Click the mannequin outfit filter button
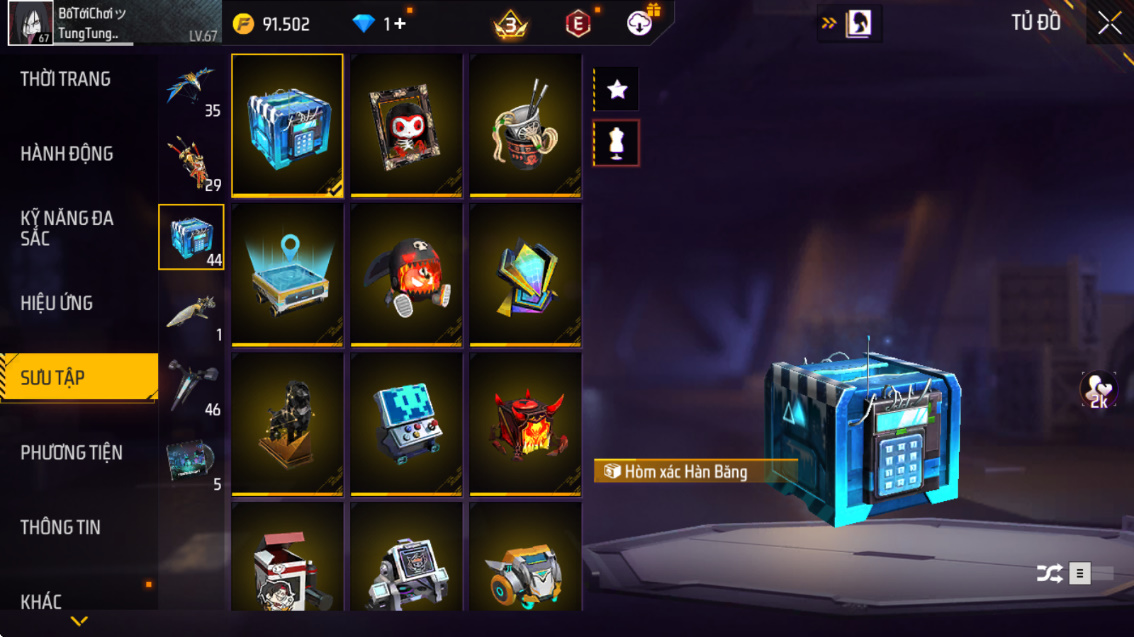This screenshot has height=637, width=1134. (x=617, y=143)
